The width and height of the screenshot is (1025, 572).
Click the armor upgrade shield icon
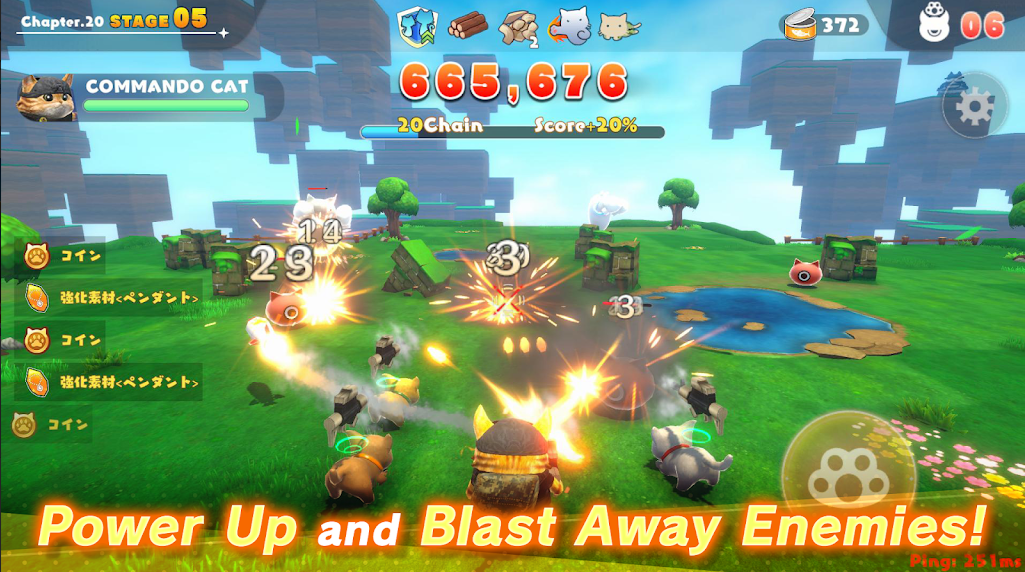(417, 24)
